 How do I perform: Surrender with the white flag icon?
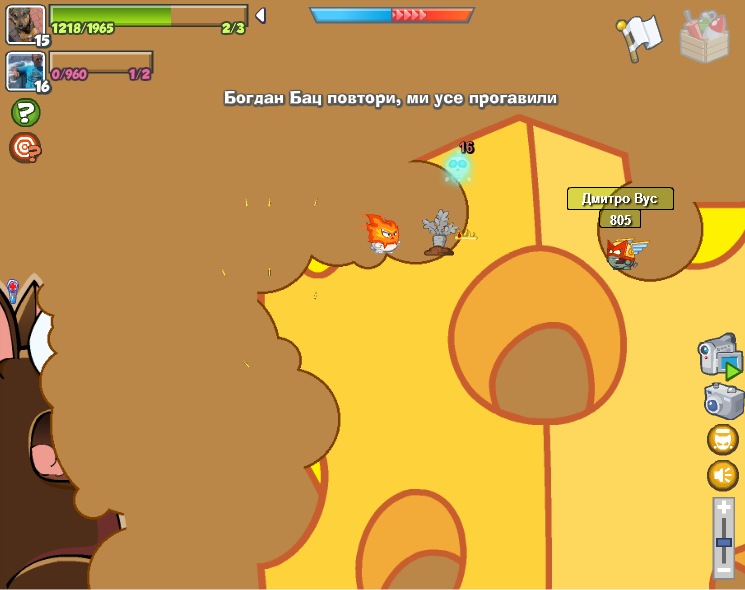640,37
